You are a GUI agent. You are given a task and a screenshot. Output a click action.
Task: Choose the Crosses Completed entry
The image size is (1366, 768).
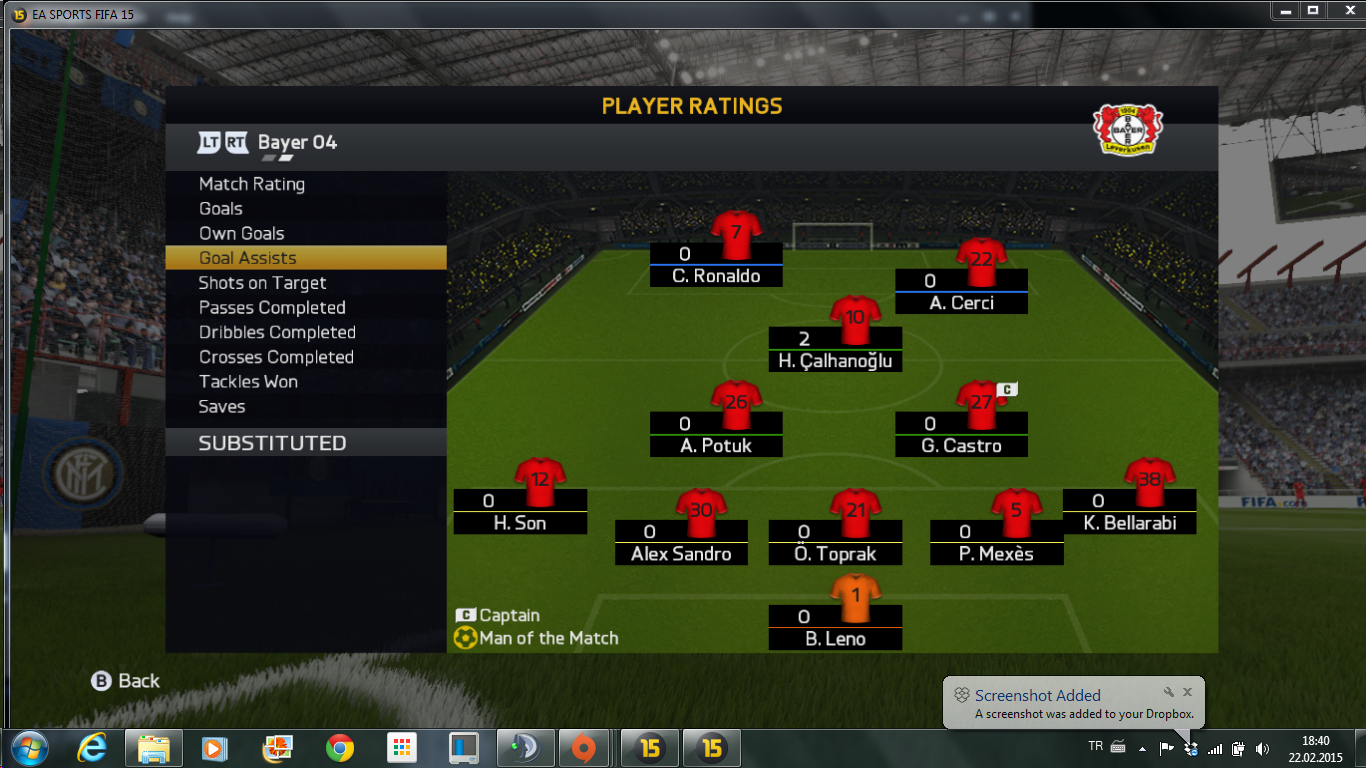click(x=276, y=357)
